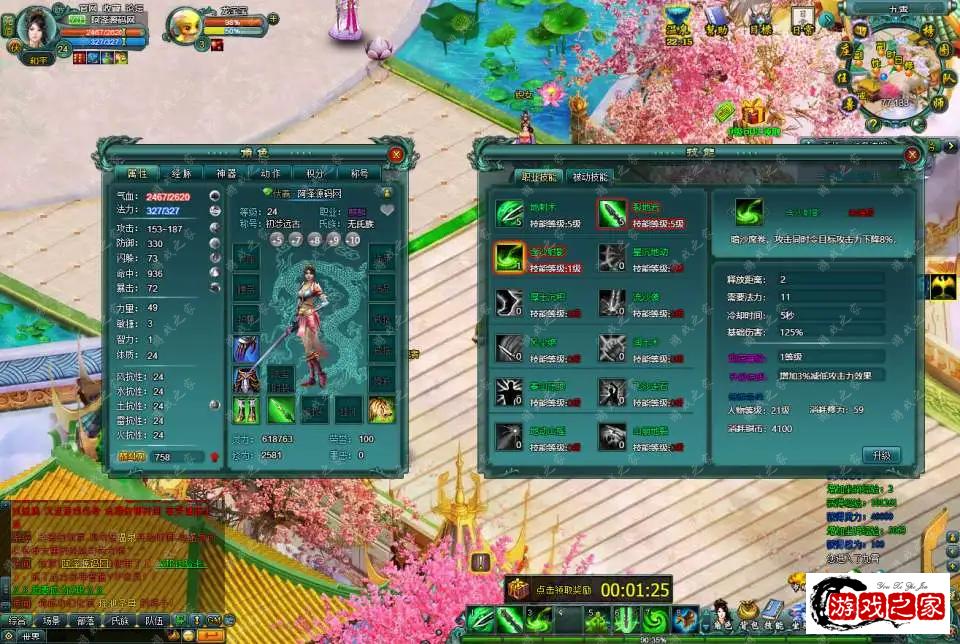Close the skills (技能) window
960x644 pixels.
[x=911, y=154]
